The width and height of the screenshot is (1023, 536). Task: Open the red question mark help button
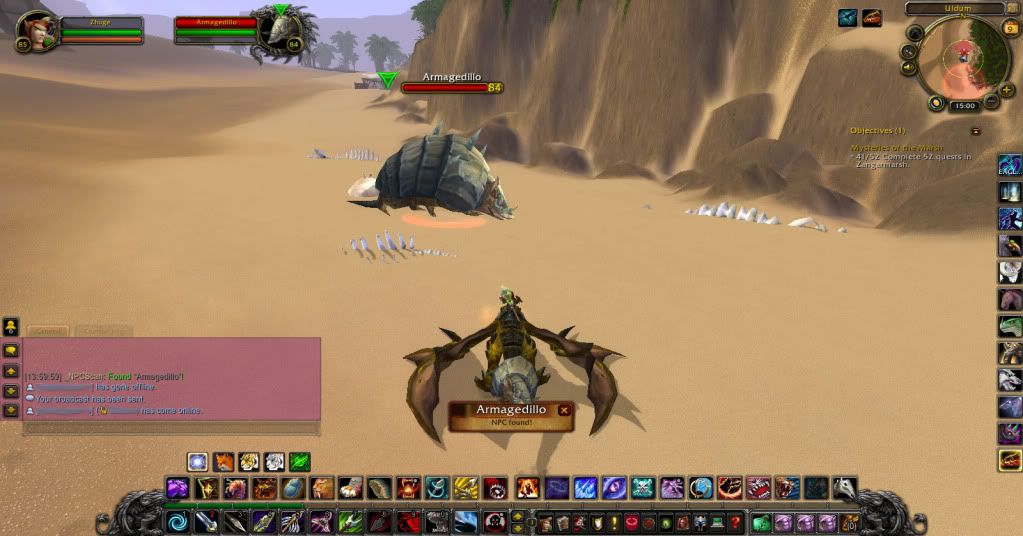point(735,522)
